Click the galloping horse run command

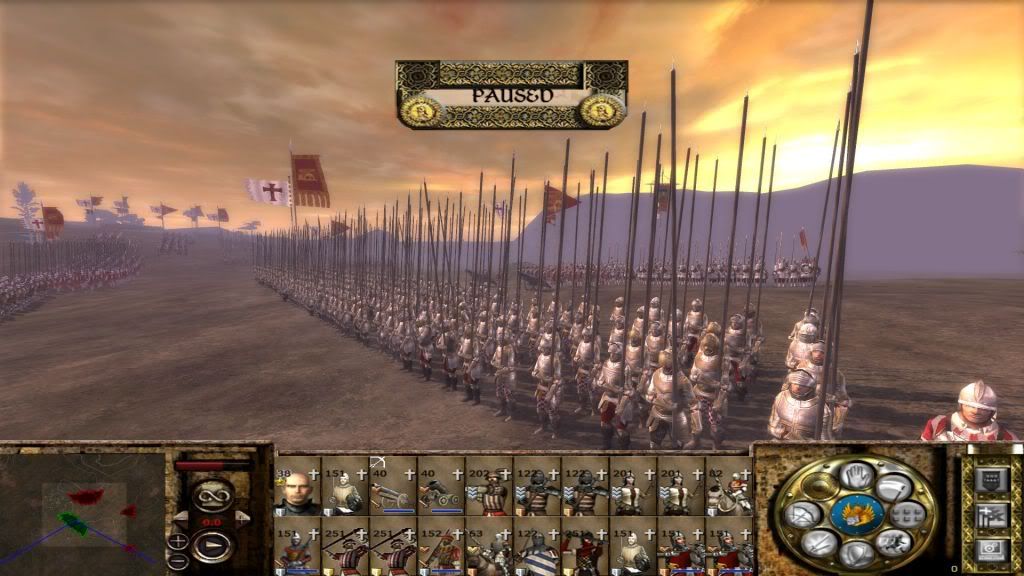[x=896, y=543]
